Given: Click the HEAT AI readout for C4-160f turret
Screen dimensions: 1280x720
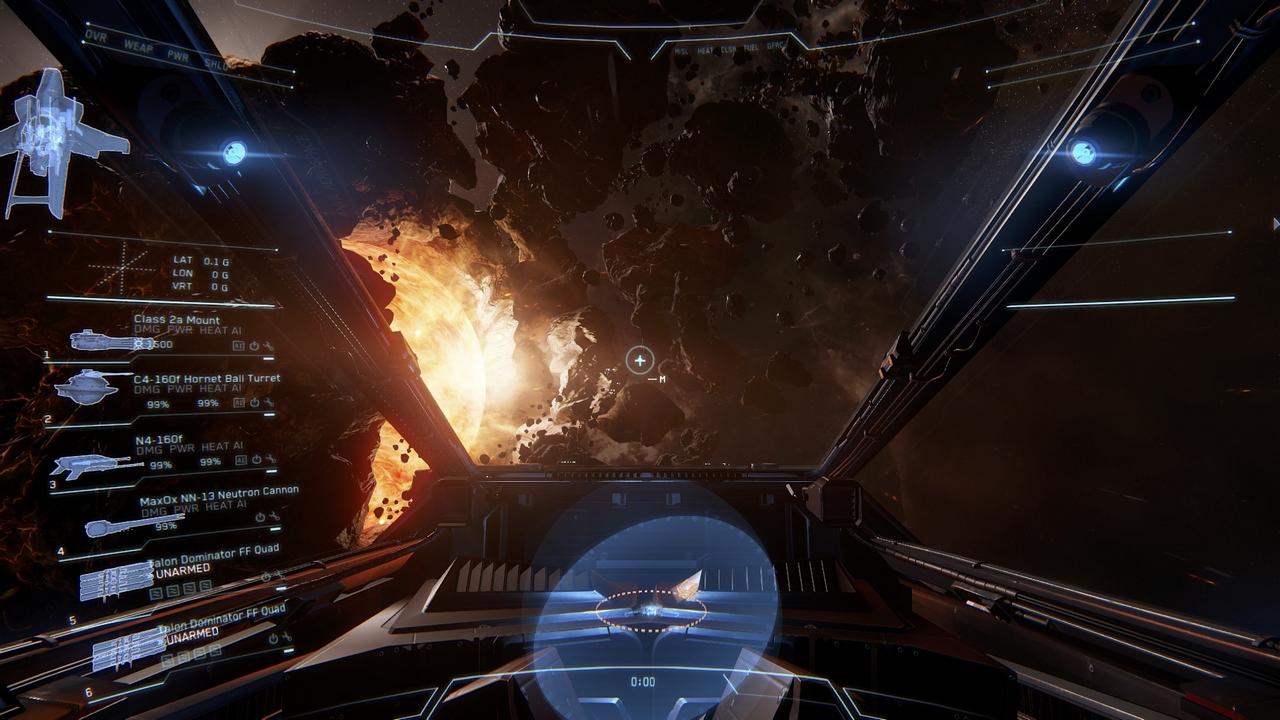Looking at the screenshot, I should coord(222,388).
